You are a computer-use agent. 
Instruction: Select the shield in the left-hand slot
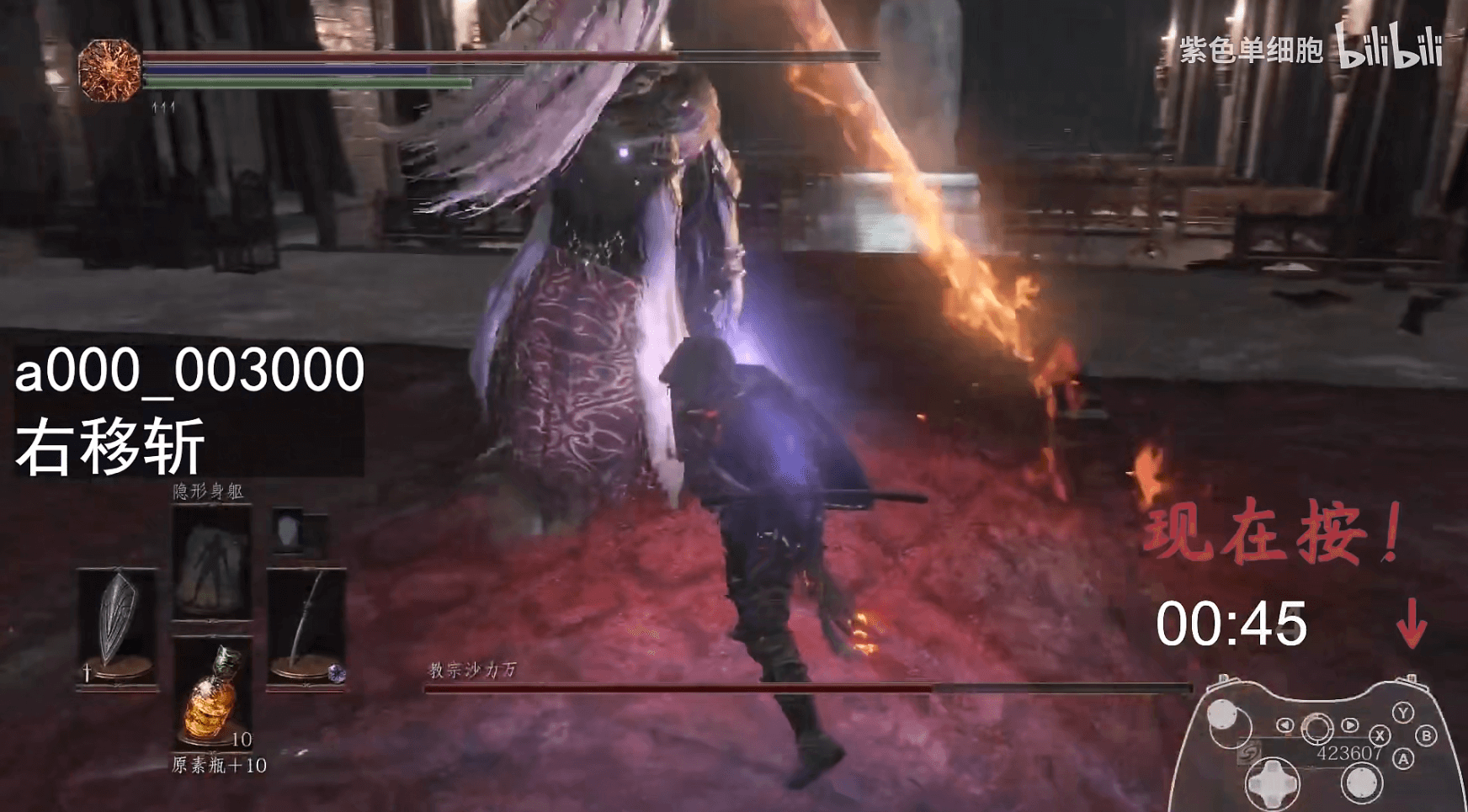[117, 625]
